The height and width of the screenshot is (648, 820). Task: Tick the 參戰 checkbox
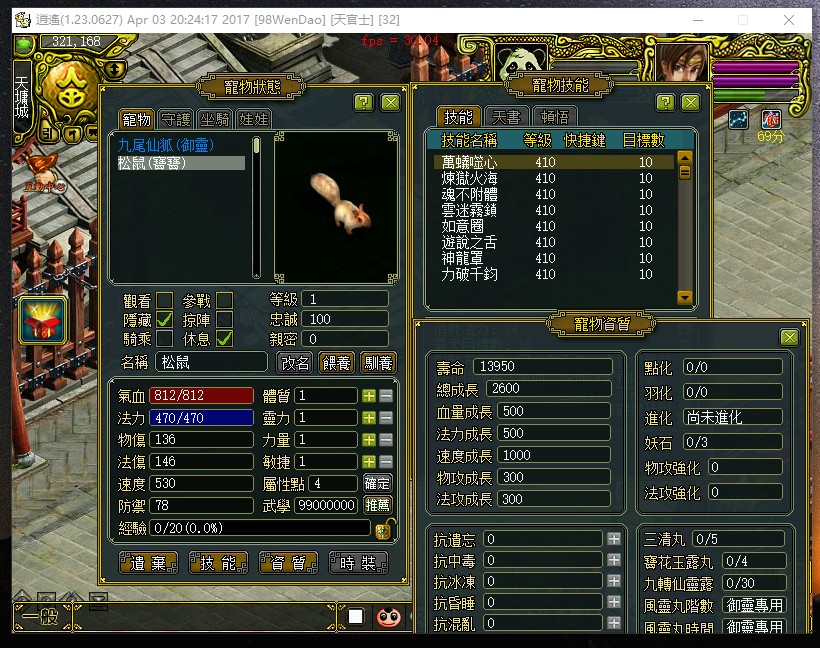[x=225, y=300]
